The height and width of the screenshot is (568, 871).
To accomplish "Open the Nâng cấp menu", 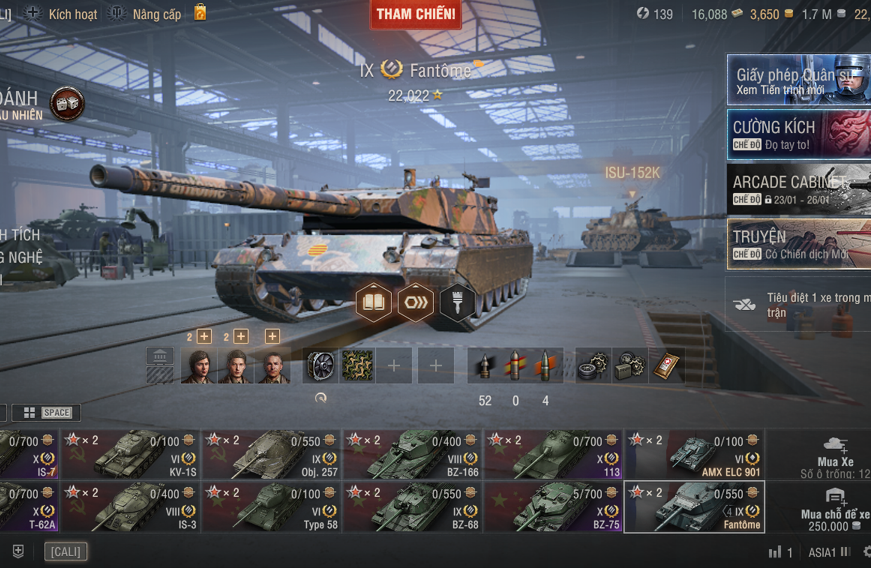I will 146,14.
